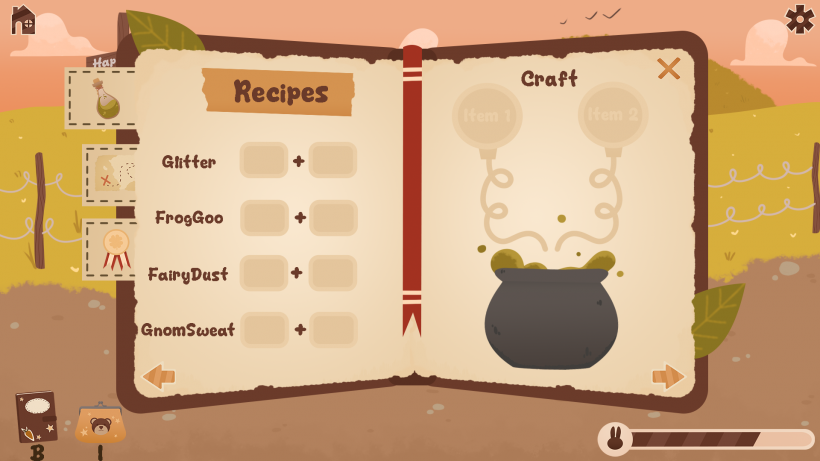
Task: Flip to the previous page with the left arrow
Action: (x=158, y=376)
